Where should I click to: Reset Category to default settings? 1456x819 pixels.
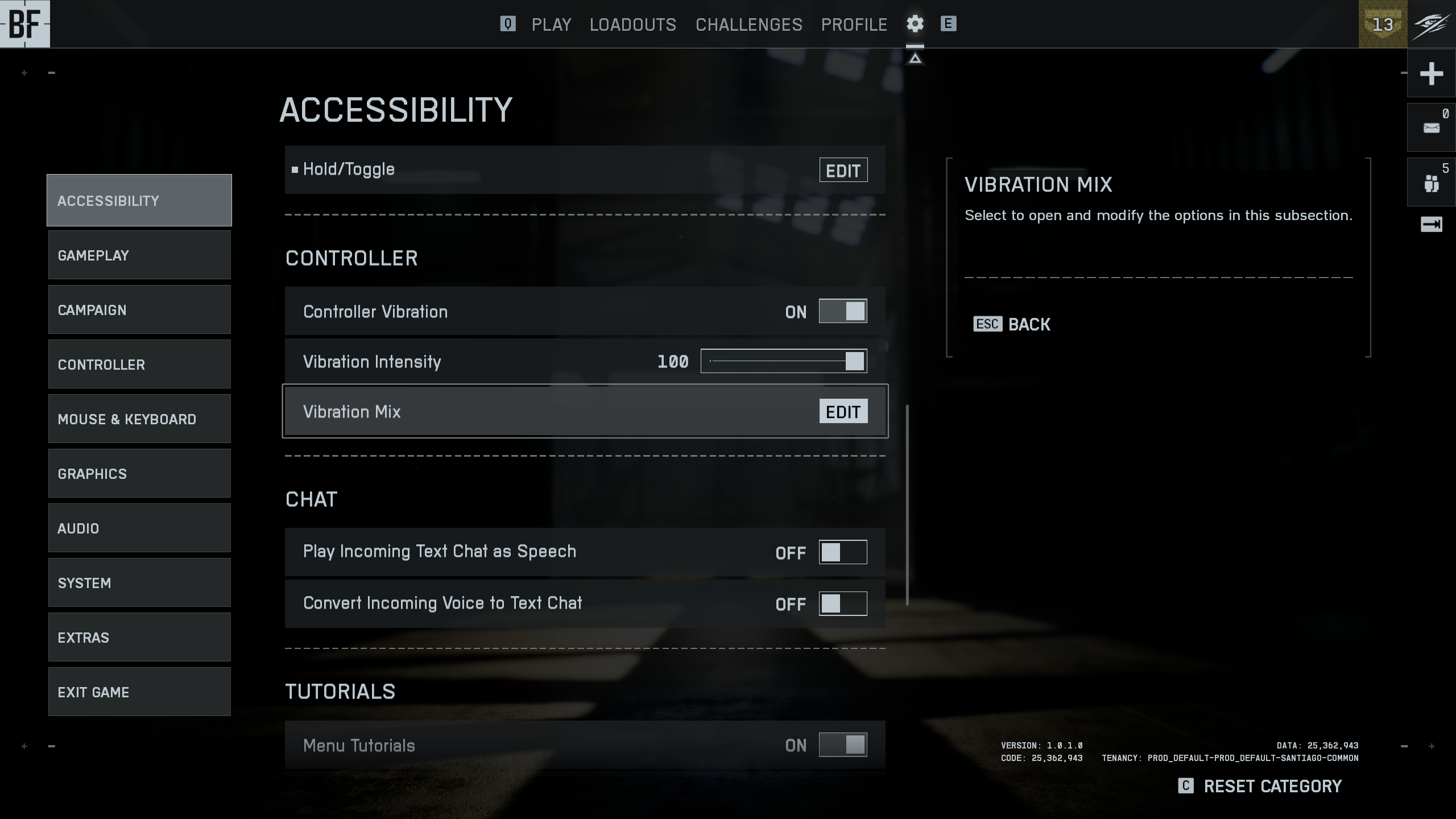pyautogui.click(x=1272, y=787)
